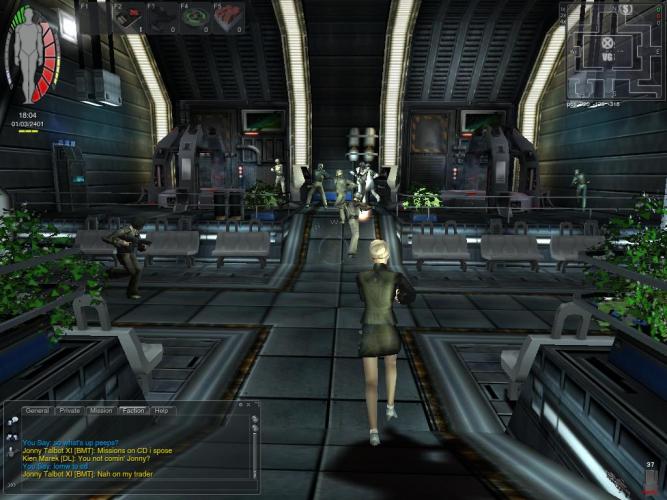
Task: Switch to the General chat tab
Action: coord(37,411)
